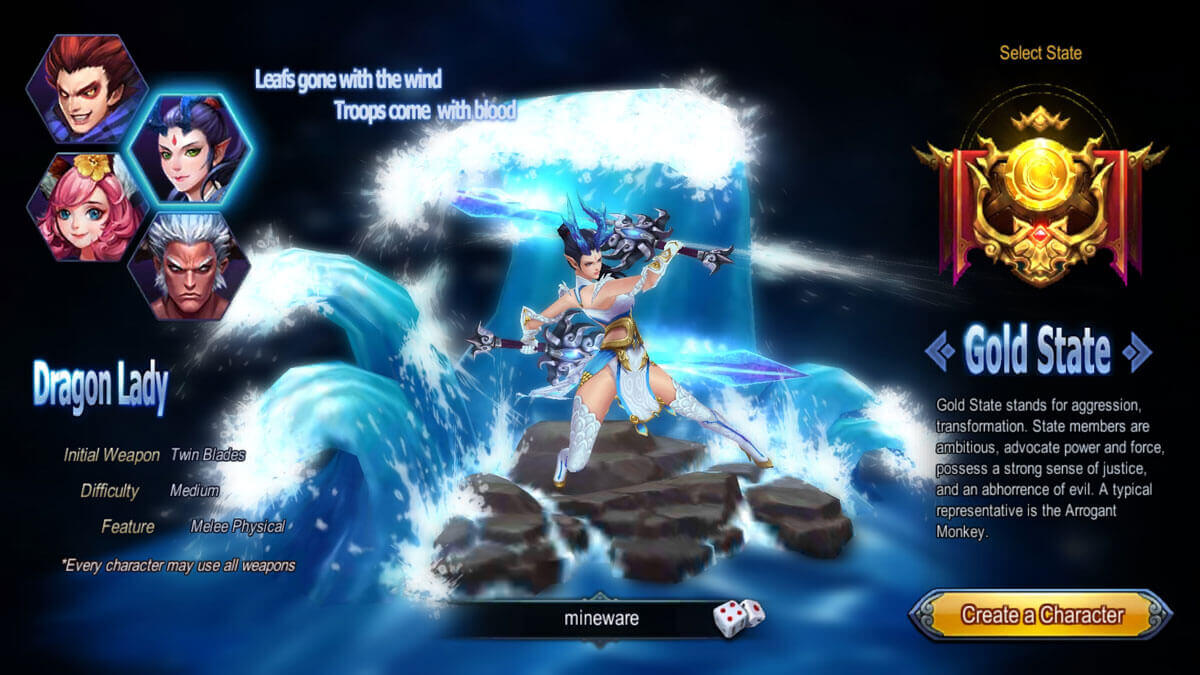Choose the Dragon Lady portrait

point(188,150)
